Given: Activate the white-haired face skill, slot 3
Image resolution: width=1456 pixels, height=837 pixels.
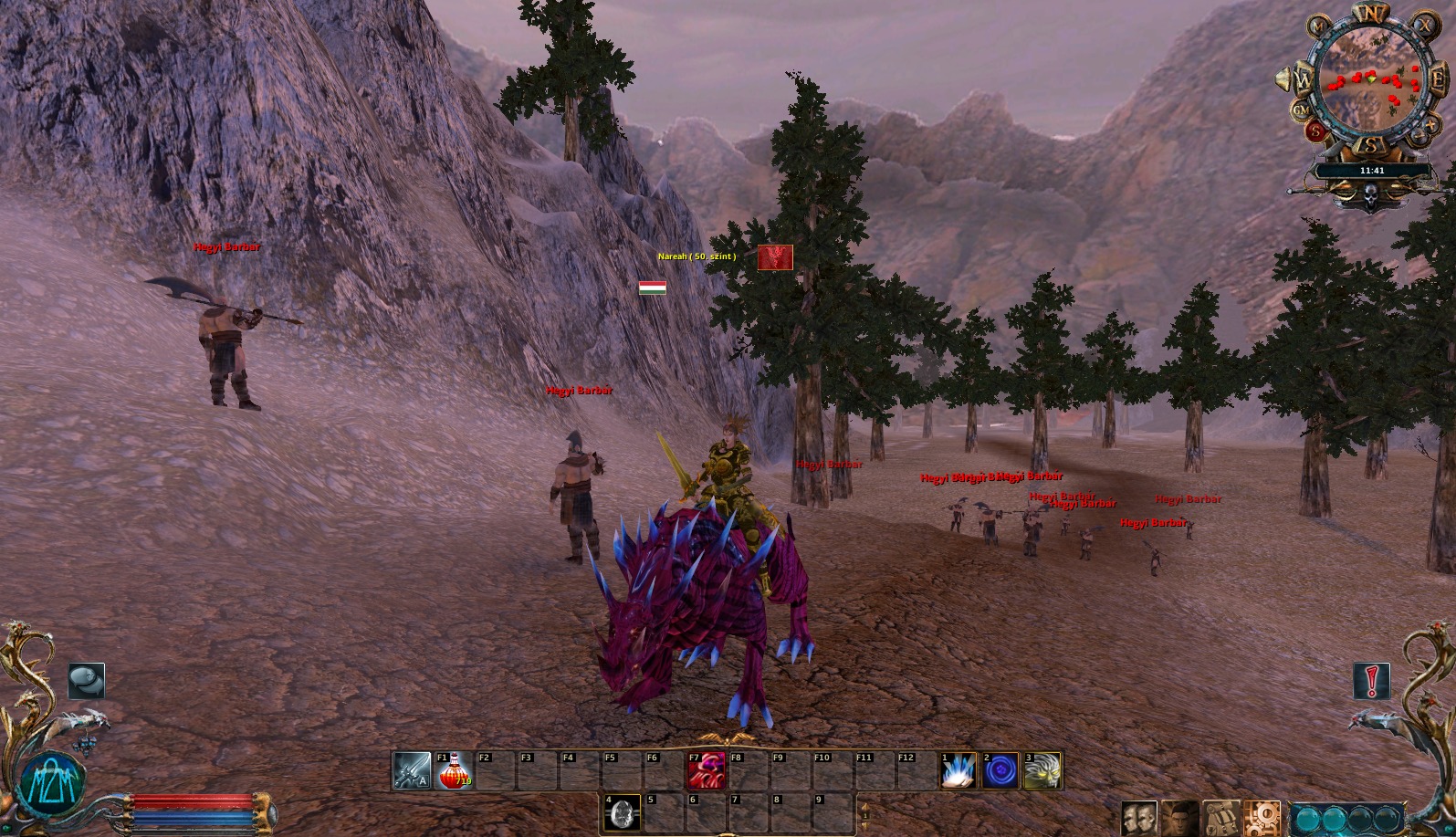Looking at the screenshot, I should (1042, 771).
